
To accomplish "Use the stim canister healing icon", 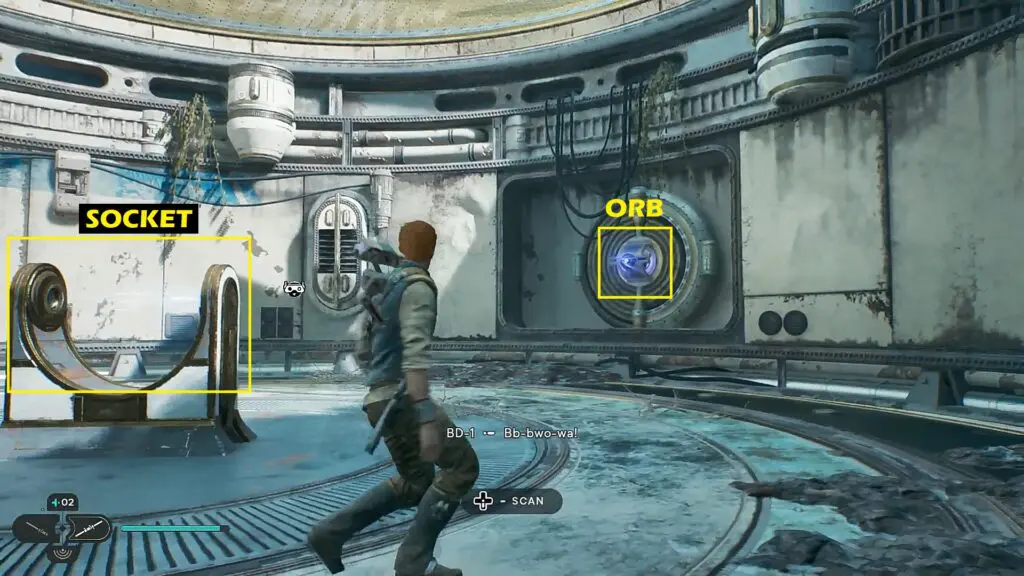I will [61, 502].
